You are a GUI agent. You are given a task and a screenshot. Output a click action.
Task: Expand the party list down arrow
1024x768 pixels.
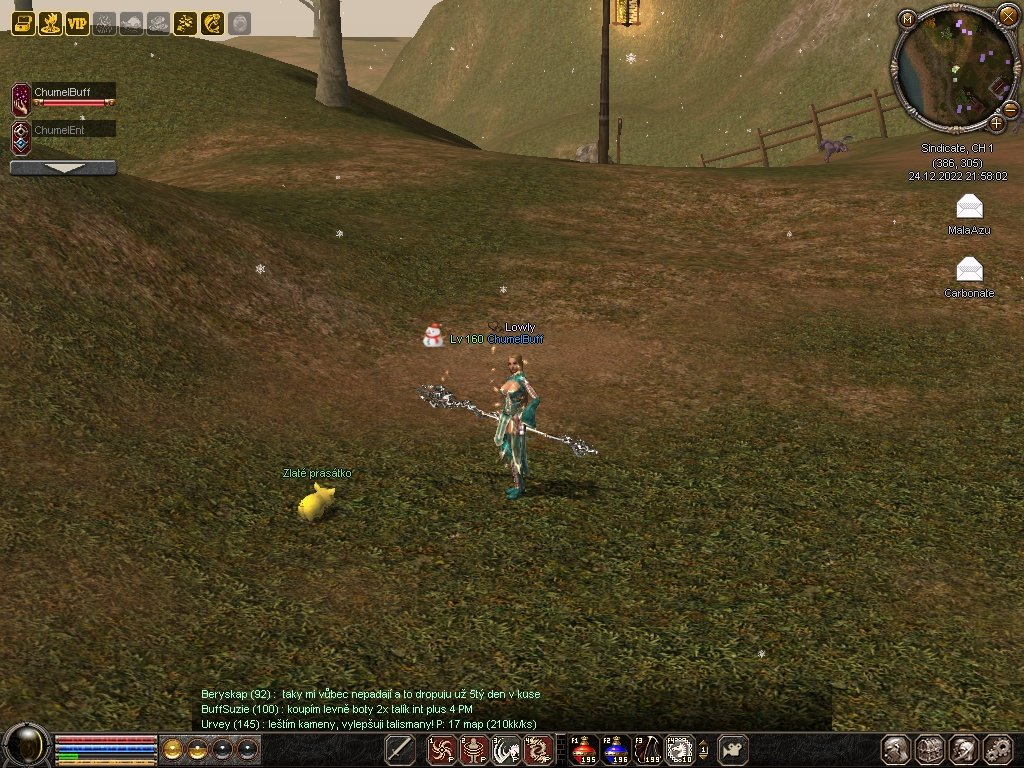(63, 168)
